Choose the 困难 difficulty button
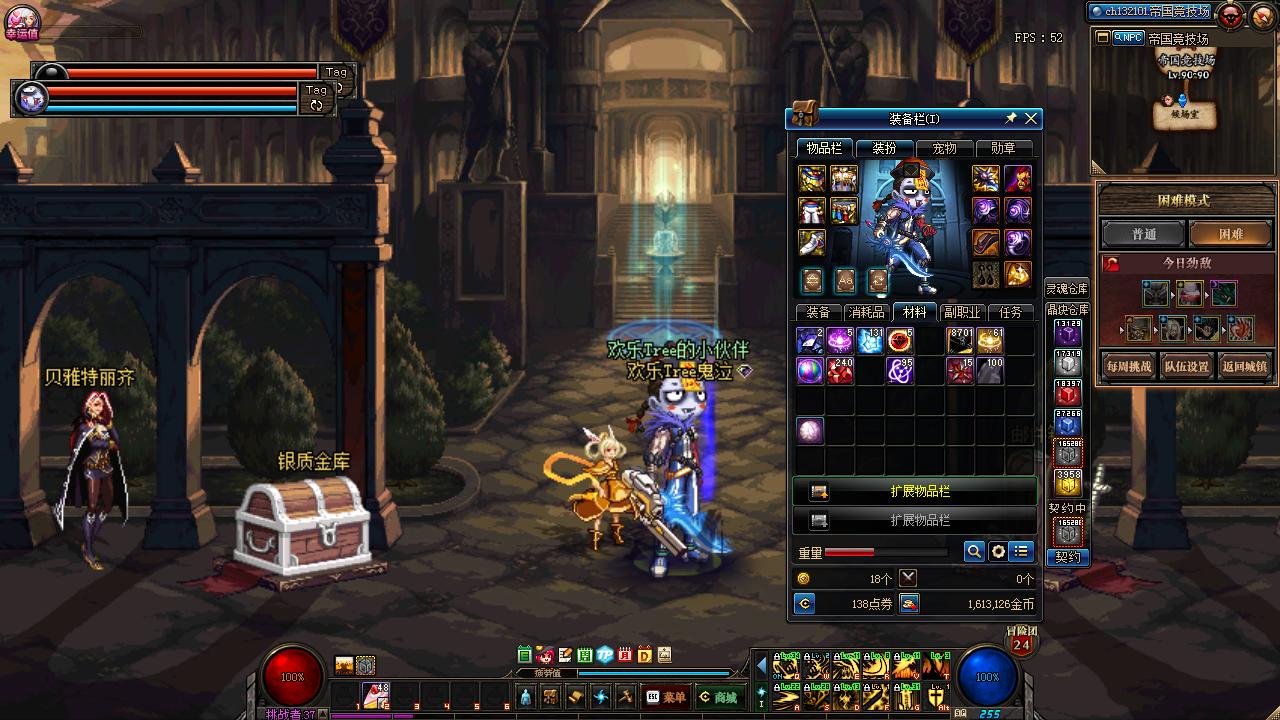This screenshot has height=720, width=1280. [1230, 234]
